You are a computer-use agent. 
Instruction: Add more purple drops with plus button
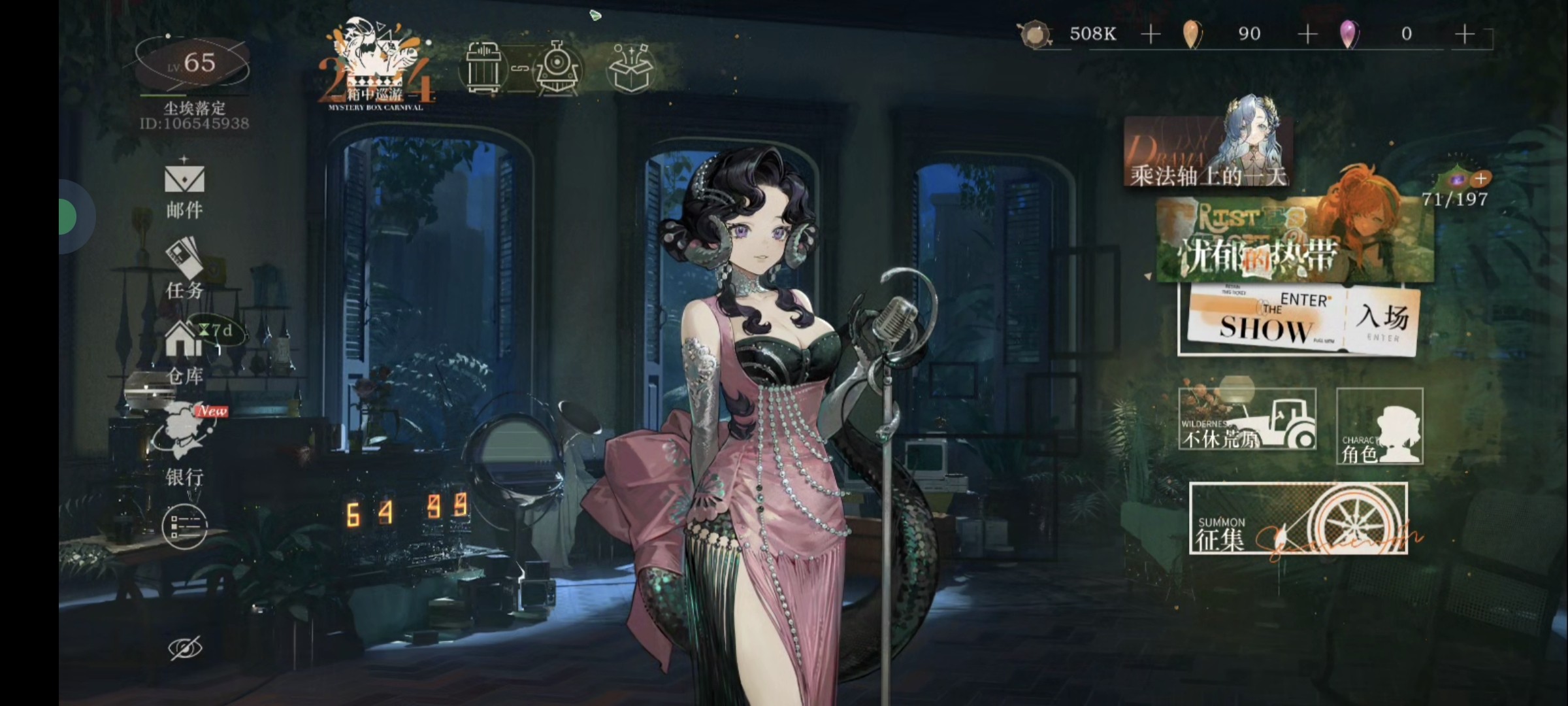pyautogui.click(x=1465, y=34)
